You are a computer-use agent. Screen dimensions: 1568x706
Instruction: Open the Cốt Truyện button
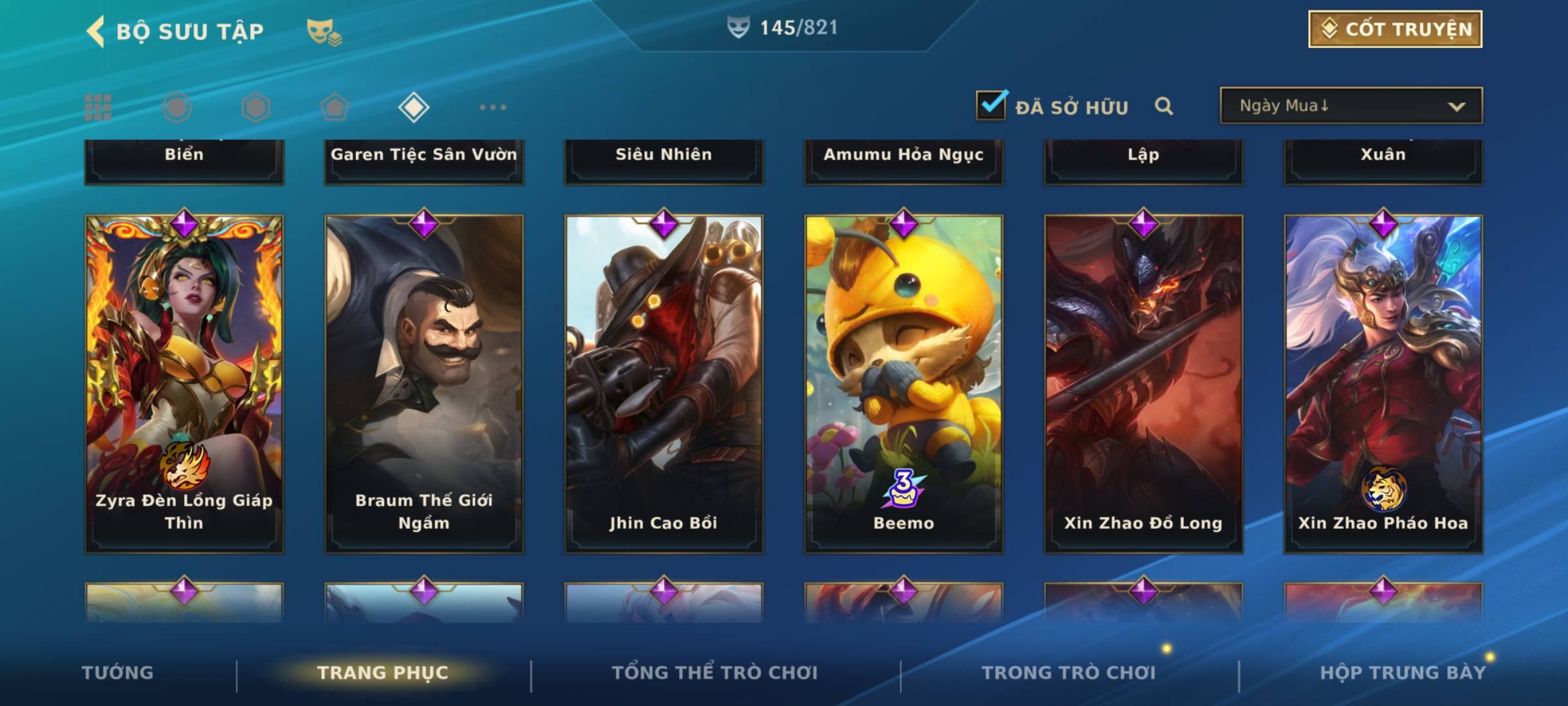point(1395,29)
